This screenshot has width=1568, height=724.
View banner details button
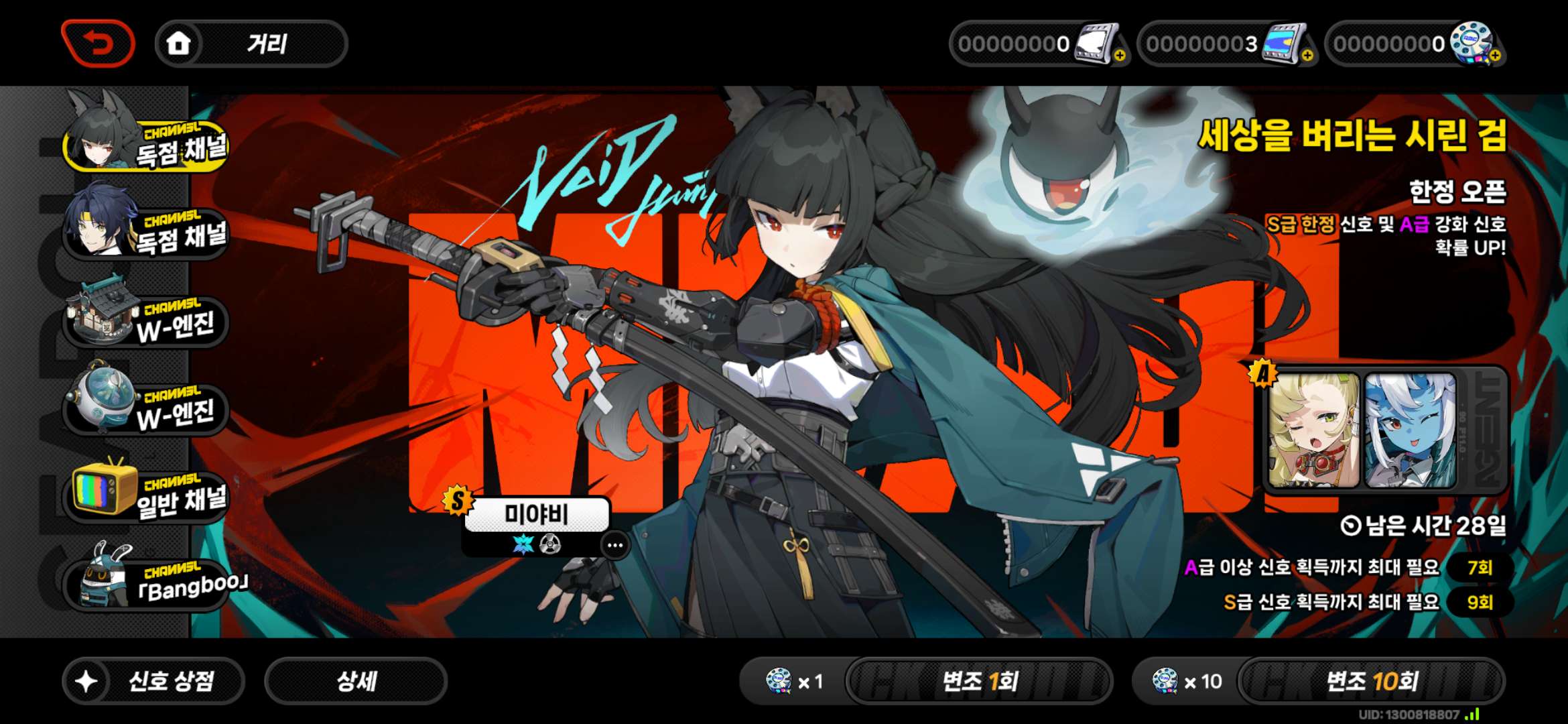[x=356, y=681]
